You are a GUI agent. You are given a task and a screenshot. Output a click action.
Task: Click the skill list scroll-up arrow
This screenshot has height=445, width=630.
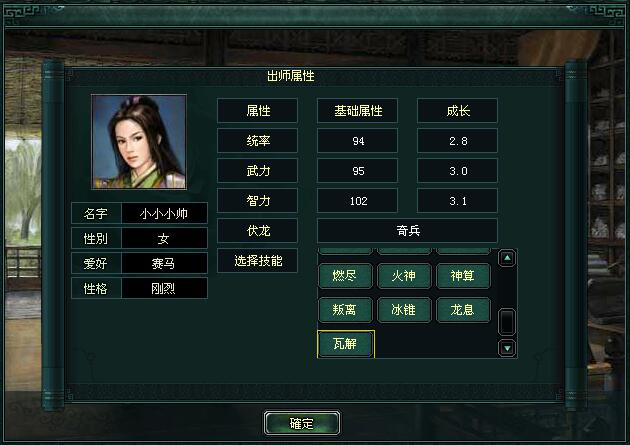tap(507, 259)
